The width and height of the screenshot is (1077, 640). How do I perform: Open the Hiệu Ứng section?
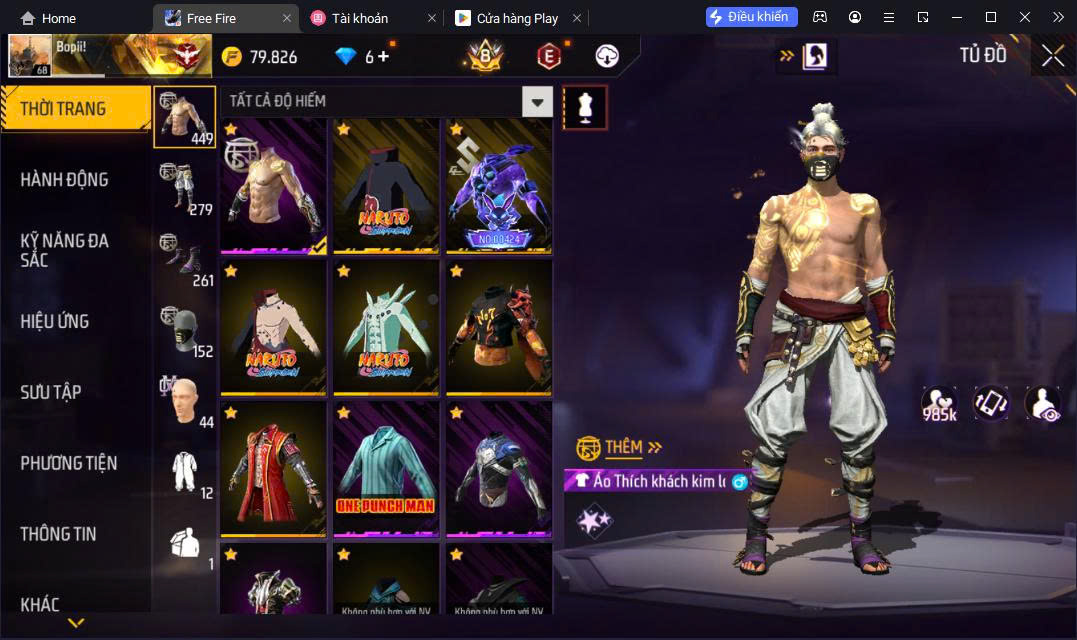(x=55, y=321)
